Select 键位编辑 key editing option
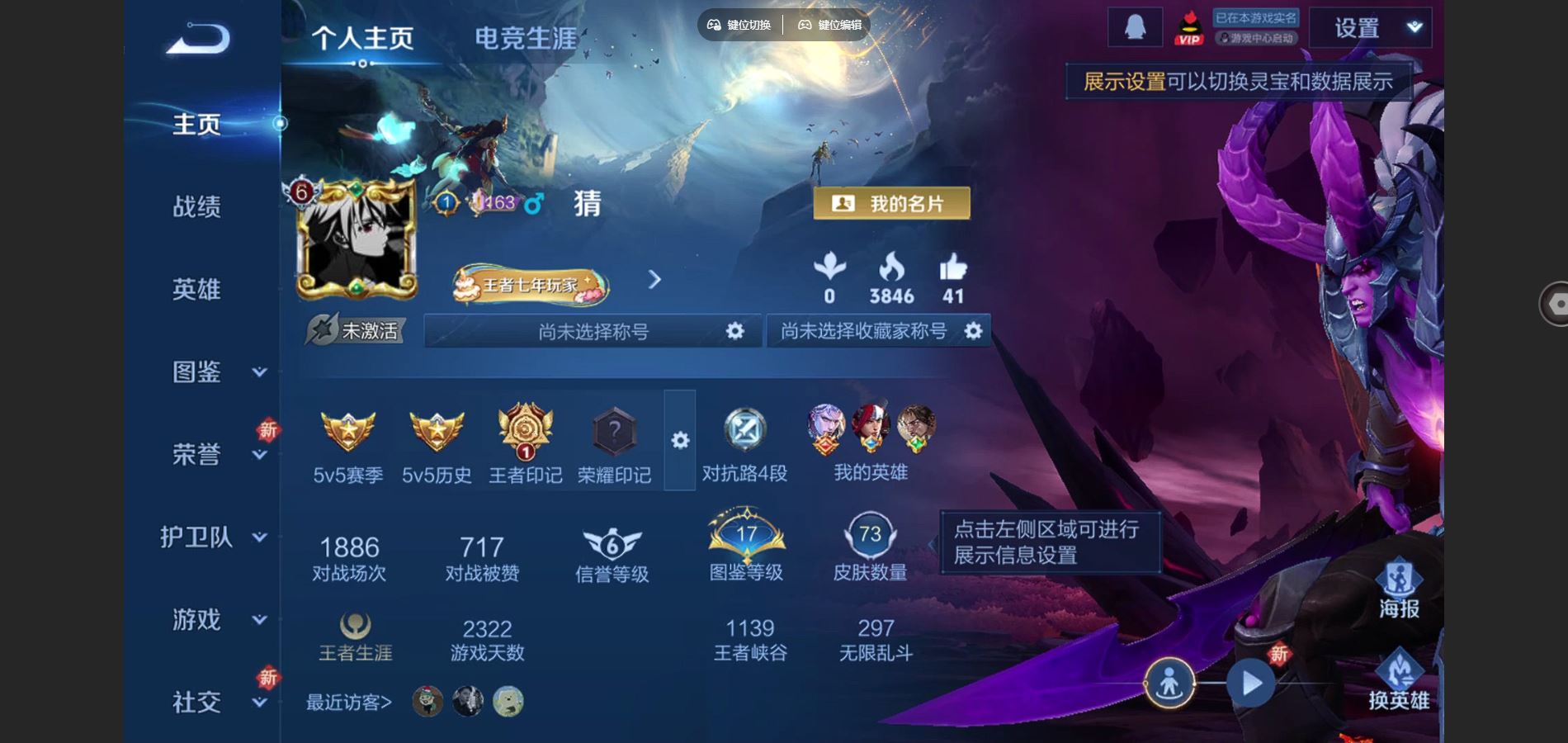Viewport: 1568px width, 743px height. click(828, 25)
